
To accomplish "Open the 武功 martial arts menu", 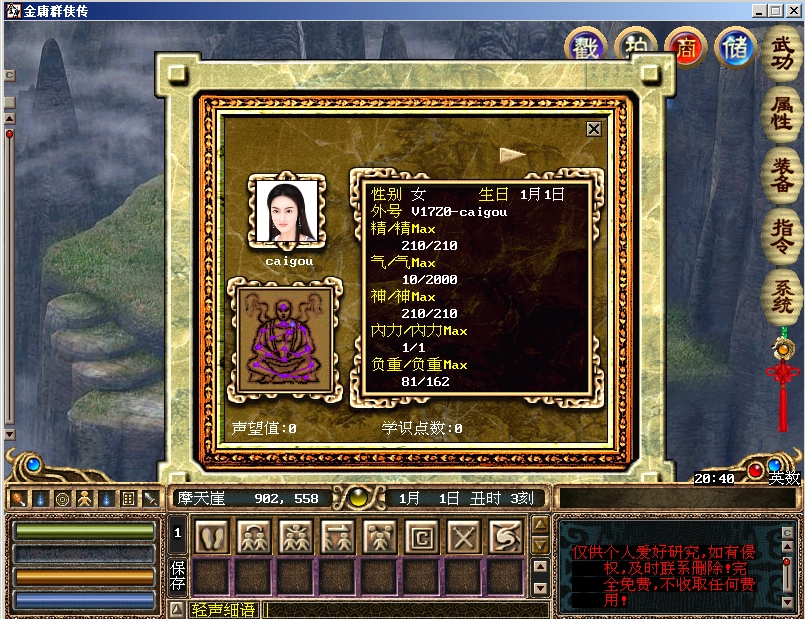I will [x=782, y=53].
